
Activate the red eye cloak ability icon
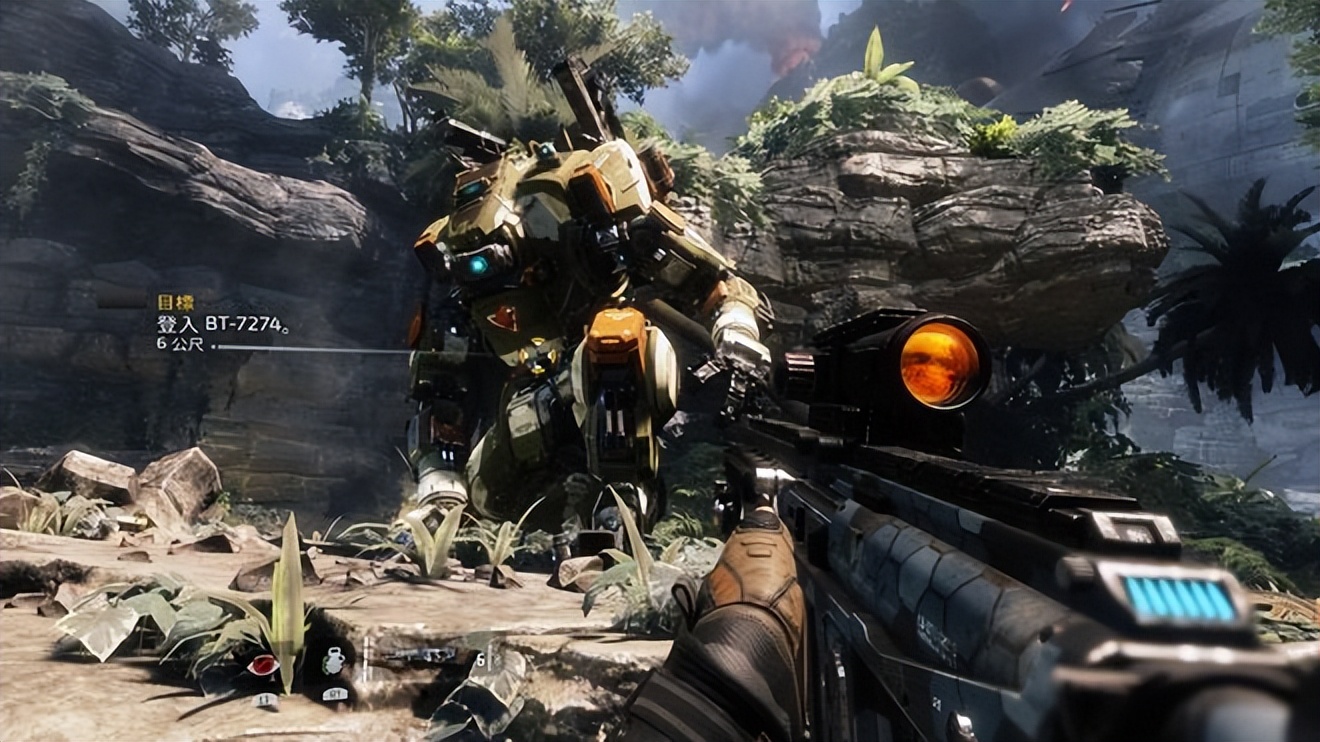click(x=262, y=665)
